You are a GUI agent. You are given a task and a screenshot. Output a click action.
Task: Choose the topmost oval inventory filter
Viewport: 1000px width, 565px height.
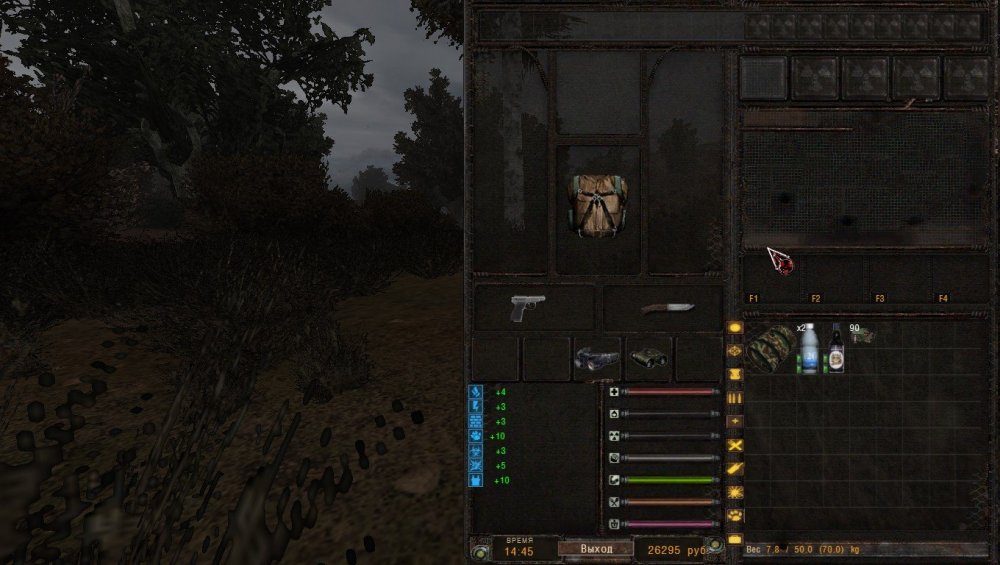pyautogui.click(x=735, y=327)
